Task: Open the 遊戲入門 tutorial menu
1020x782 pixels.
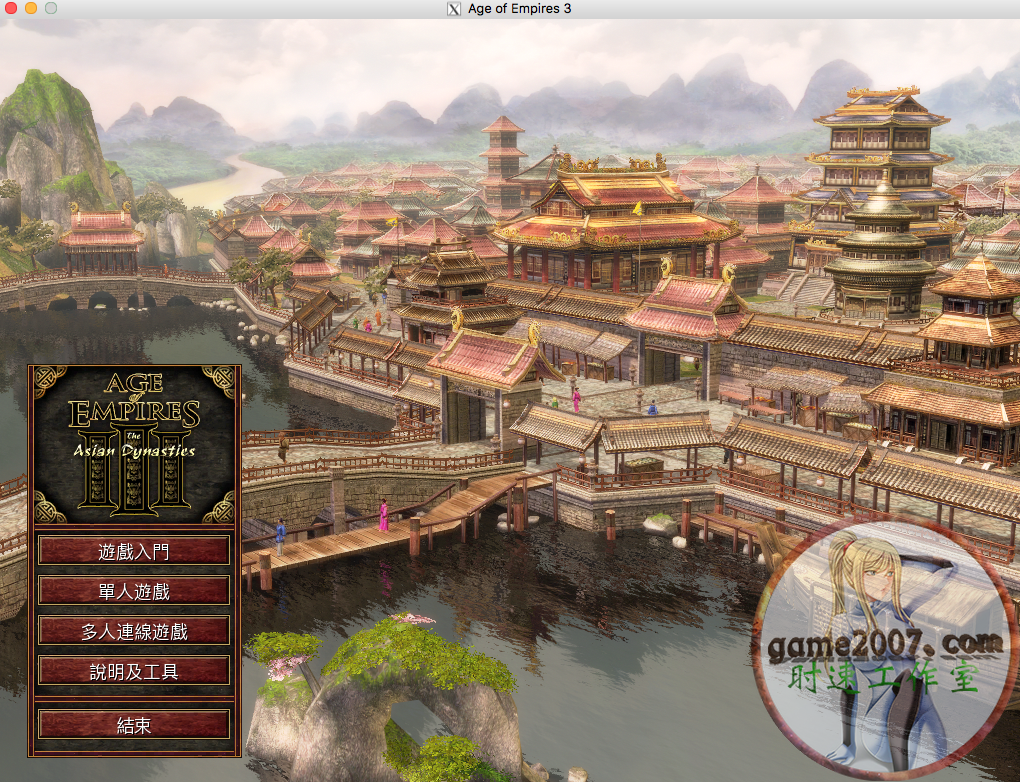Action: [x=134, y=550]
